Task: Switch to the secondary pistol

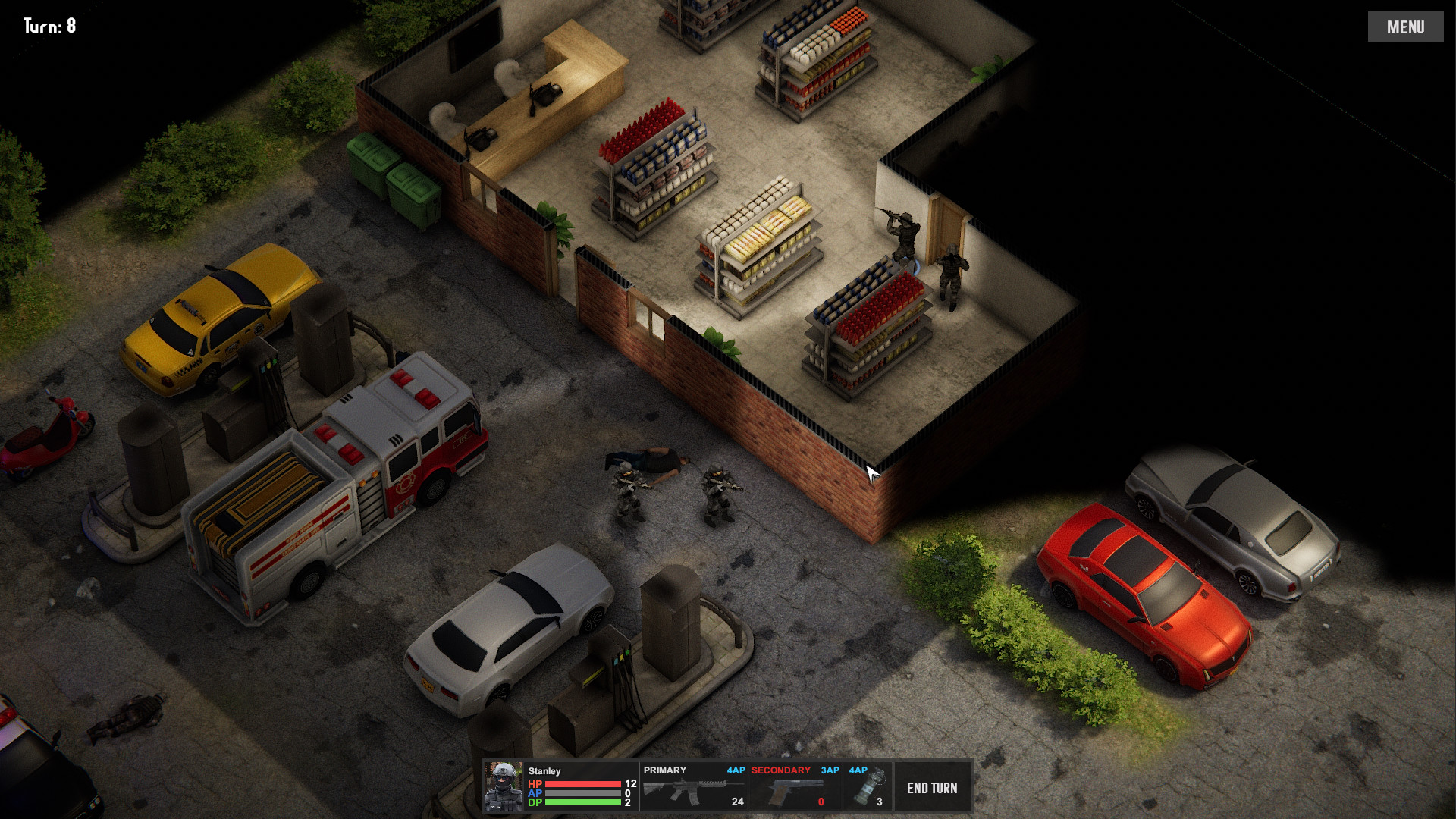Action: 794,788
